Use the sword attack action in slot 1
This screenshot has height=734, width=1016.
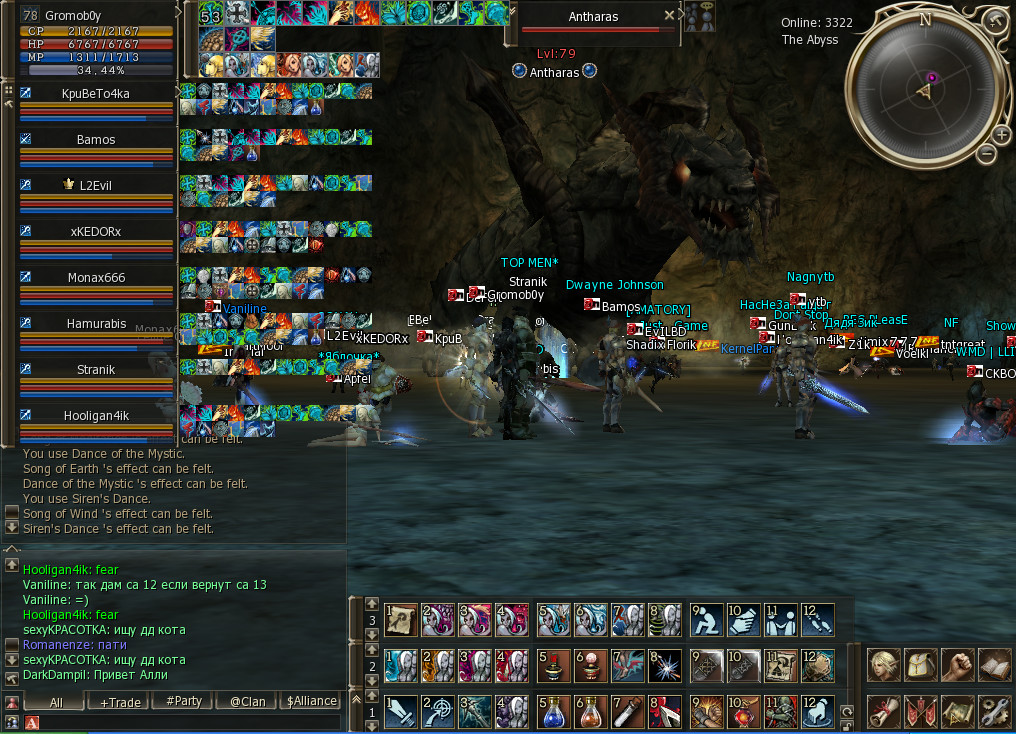[x=401, y=712]
